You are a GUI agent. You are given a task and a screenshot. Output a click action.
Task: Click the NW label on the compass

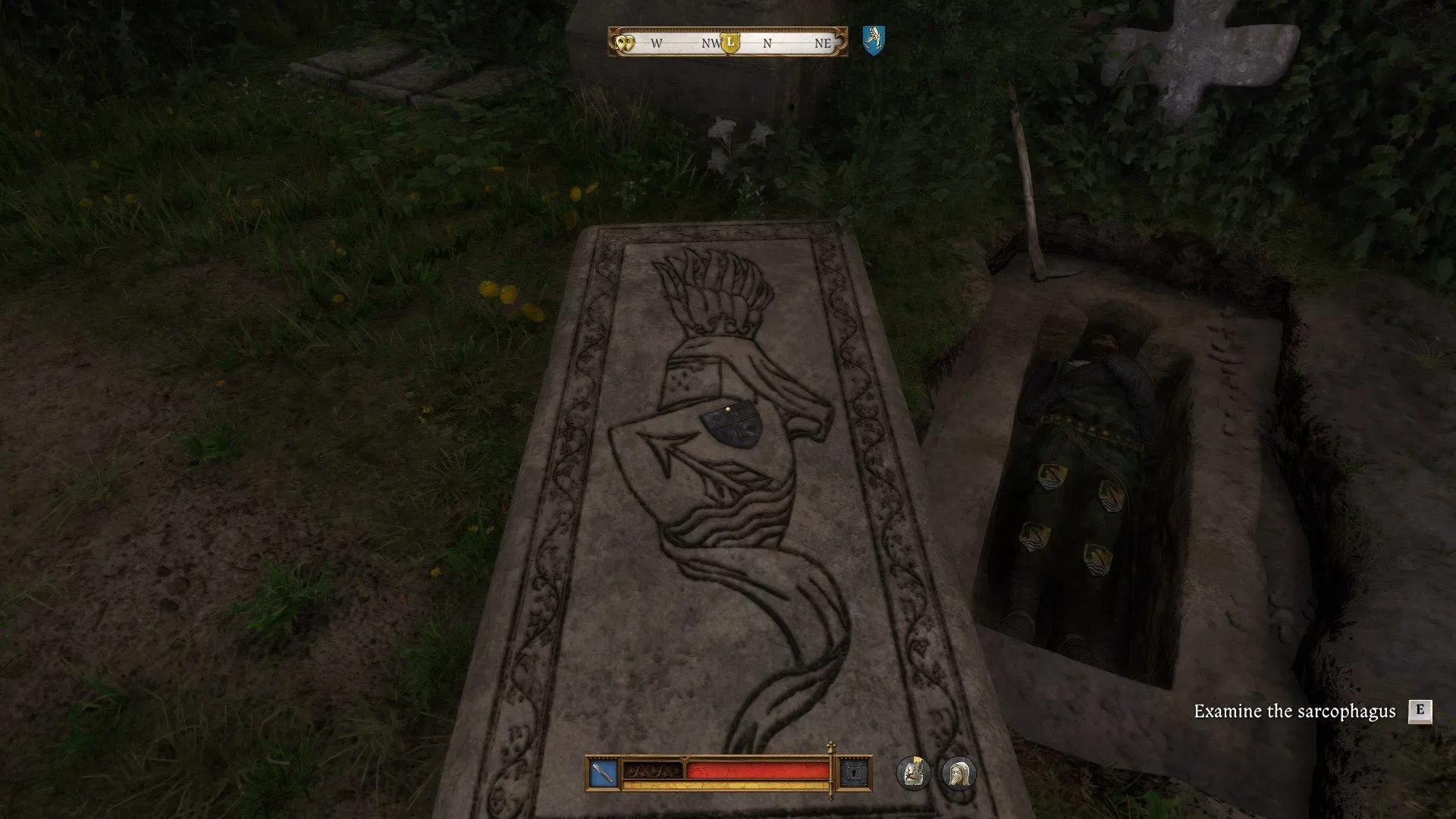point(711,45)
